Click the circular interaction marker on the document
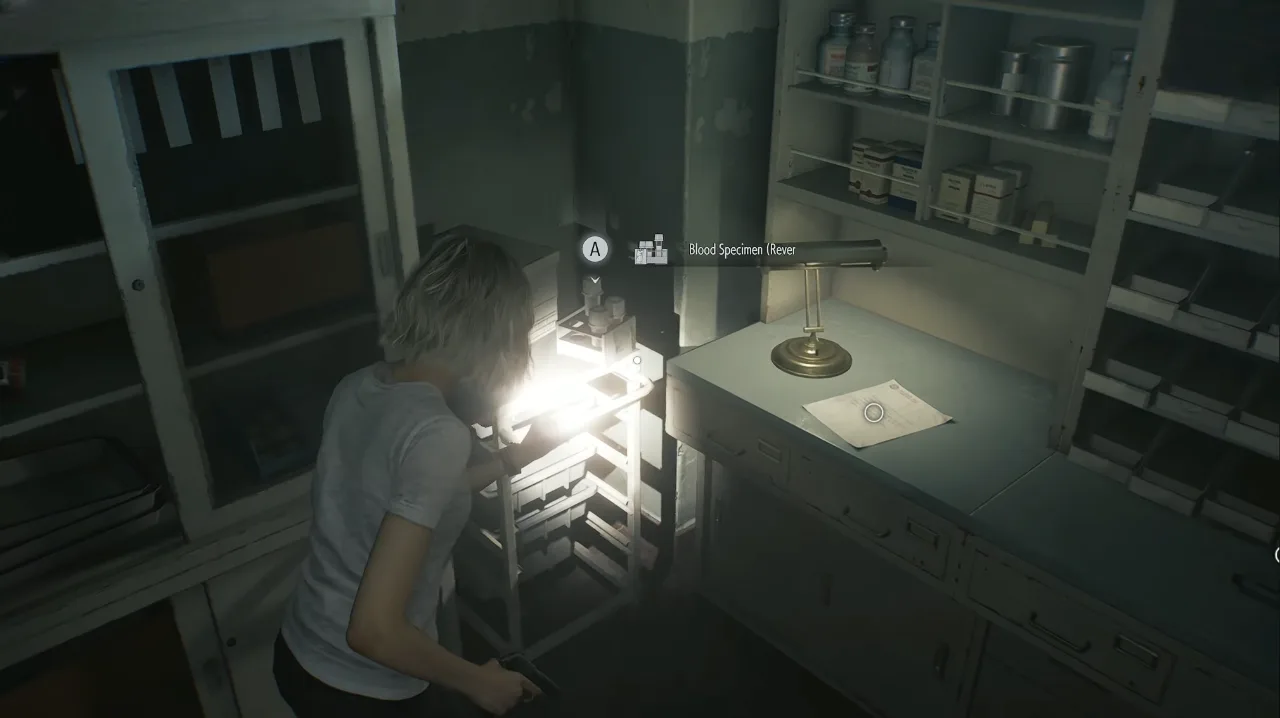Image resolution: width=1280 pixels, height=718 pixels. [x=873, y=412]
